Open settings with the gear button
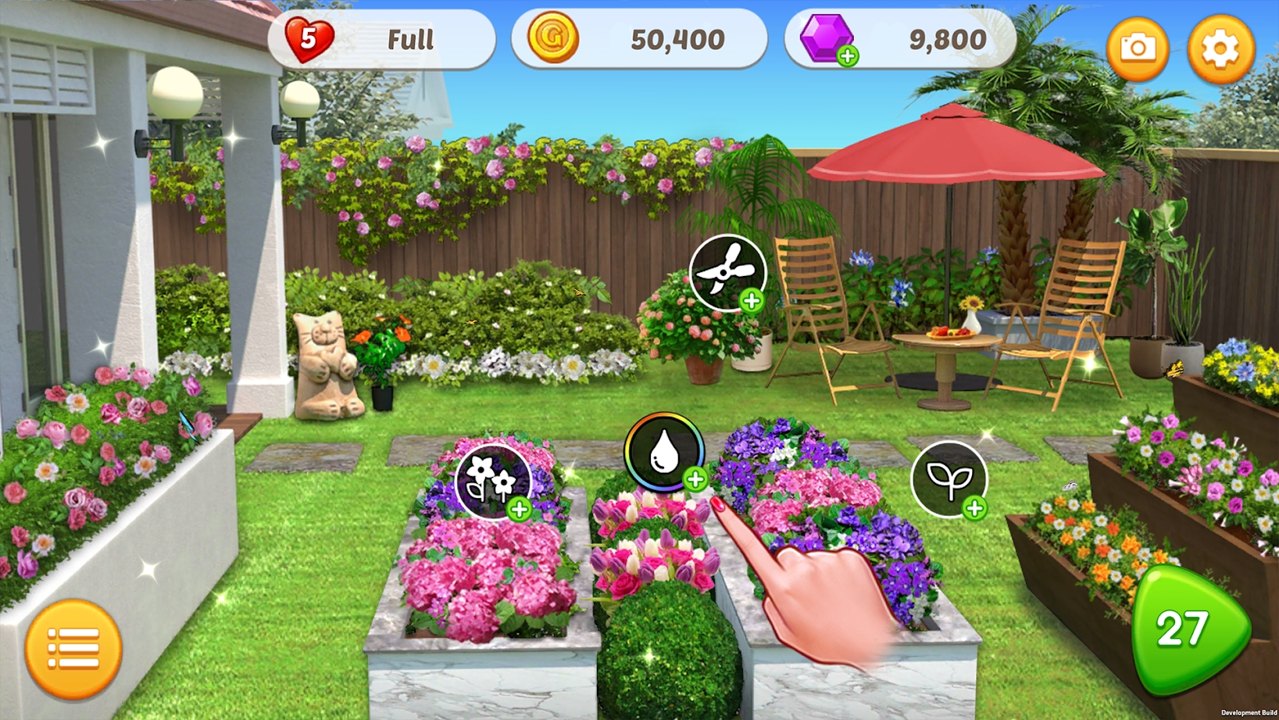This screenshot has width=1279, height=720. coord(1220,49)
